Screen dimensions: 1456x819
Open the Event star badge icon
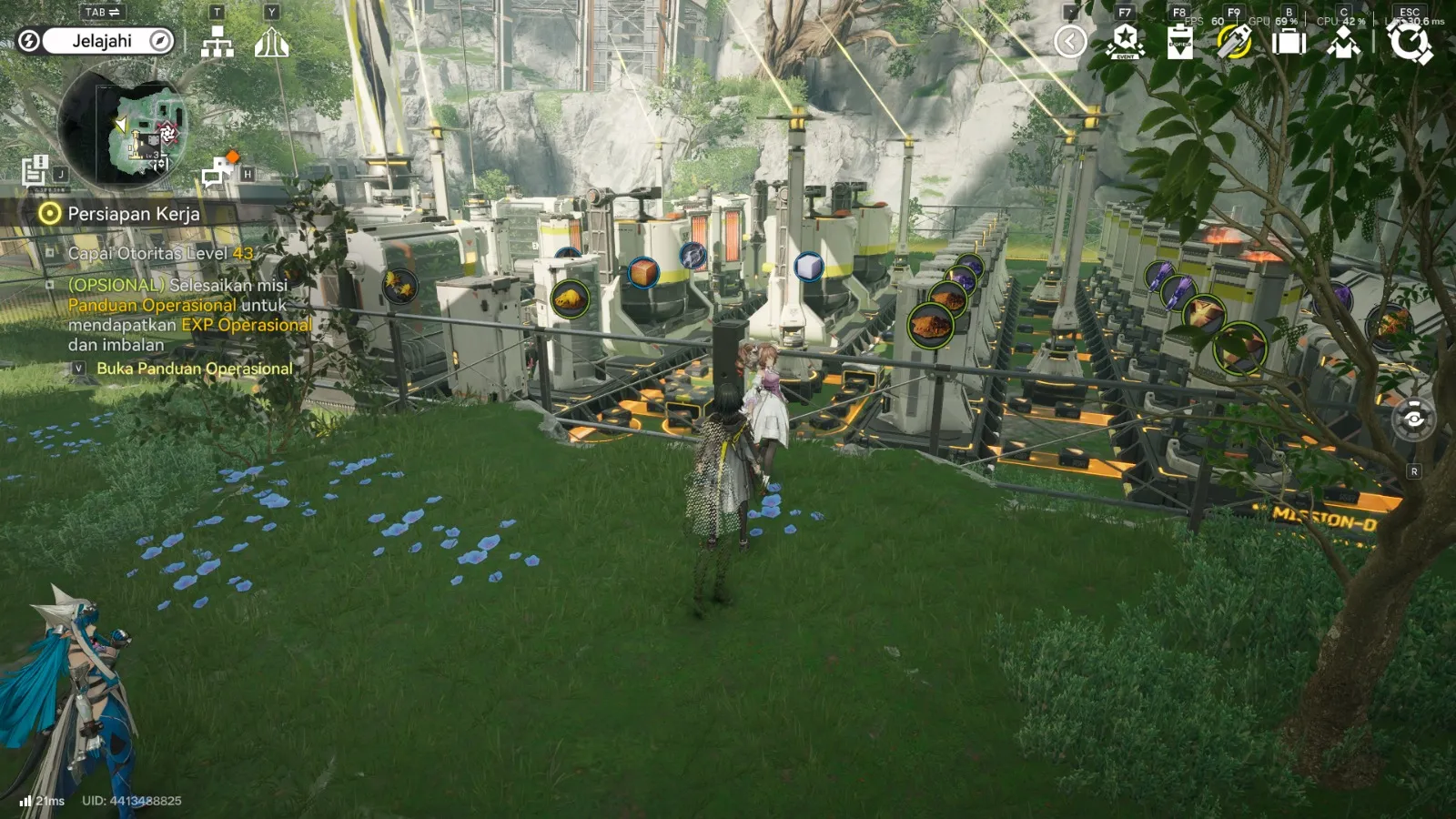click(x=1125, y=42)
